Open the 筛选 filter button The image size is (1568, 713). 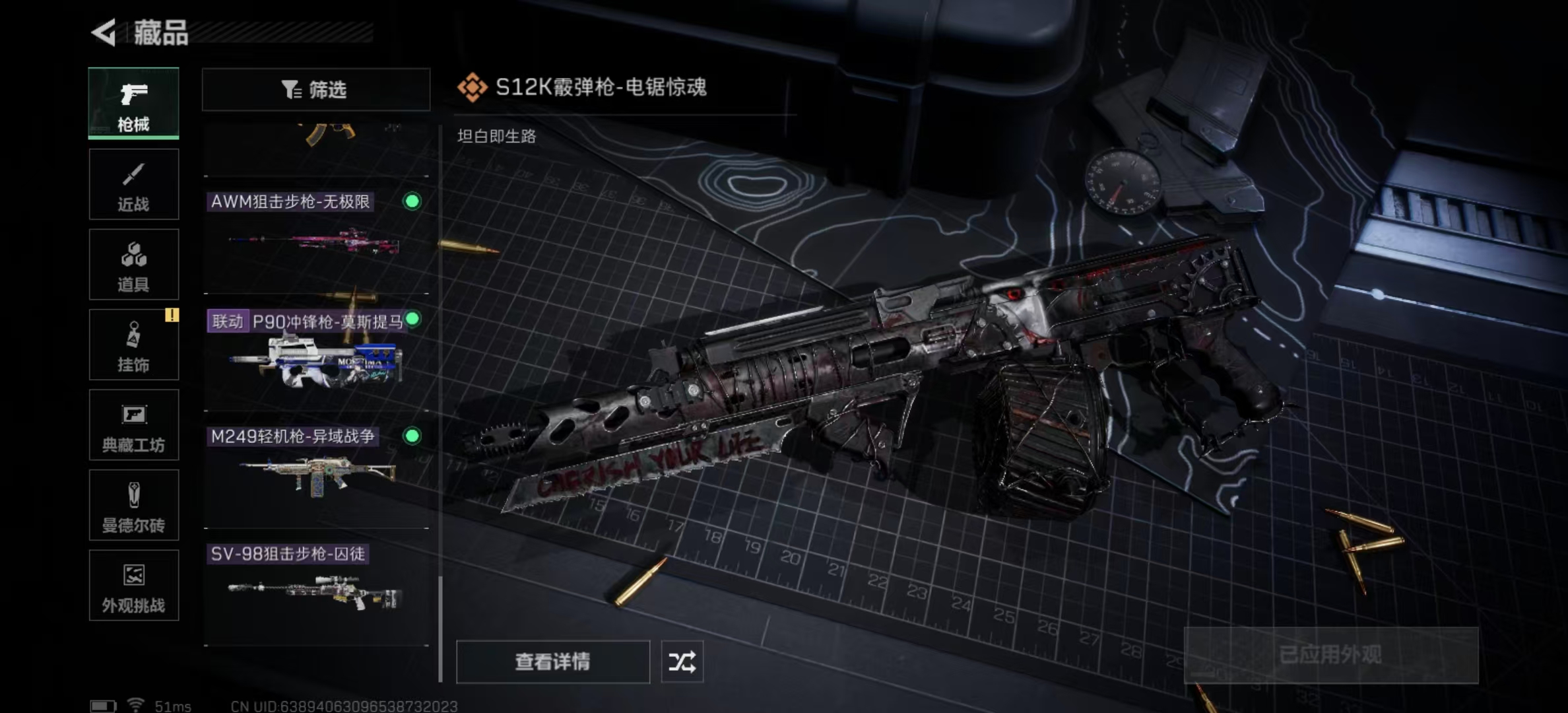(x=315, y=89)
